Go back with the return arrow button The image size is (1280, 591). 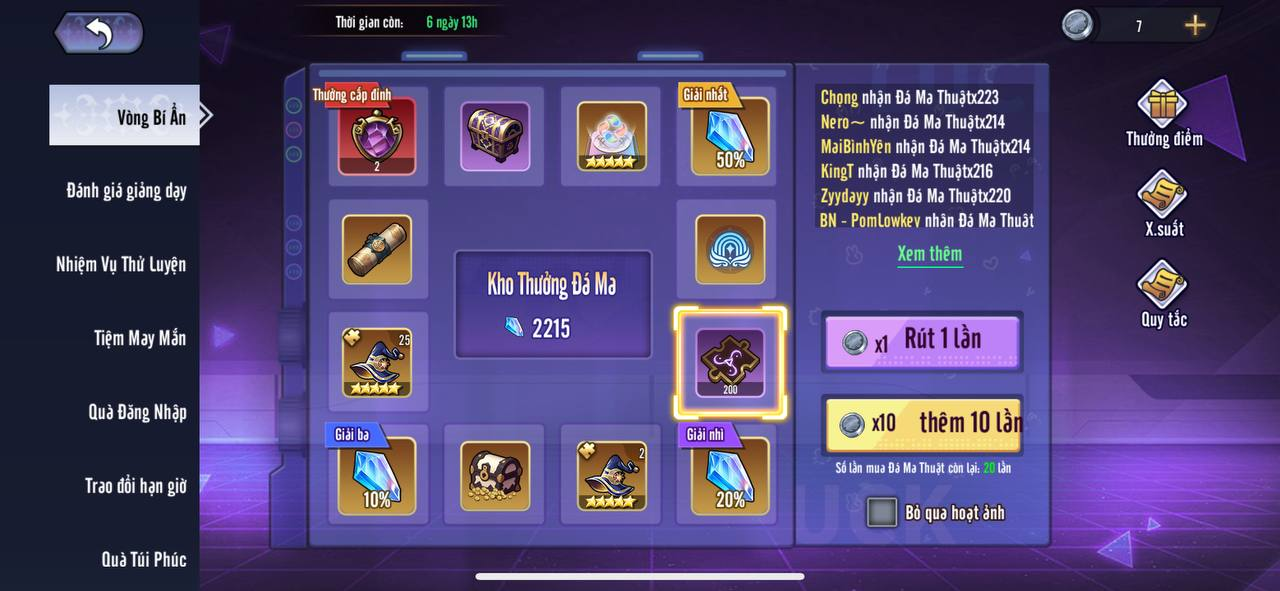pyautogui.click(x=98, y=33)
